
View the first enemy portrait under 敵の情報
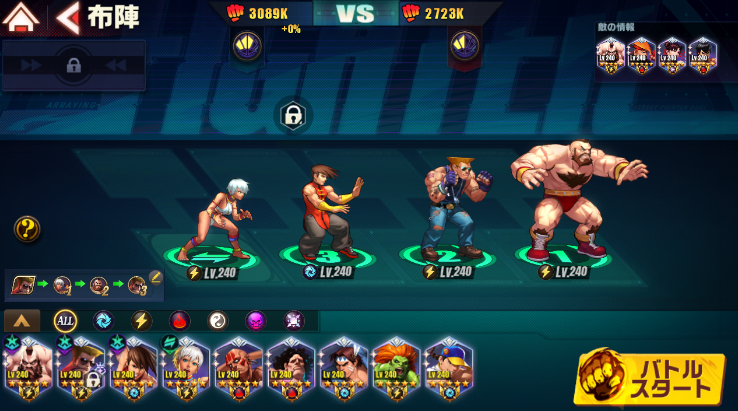(x=610, y=52)
